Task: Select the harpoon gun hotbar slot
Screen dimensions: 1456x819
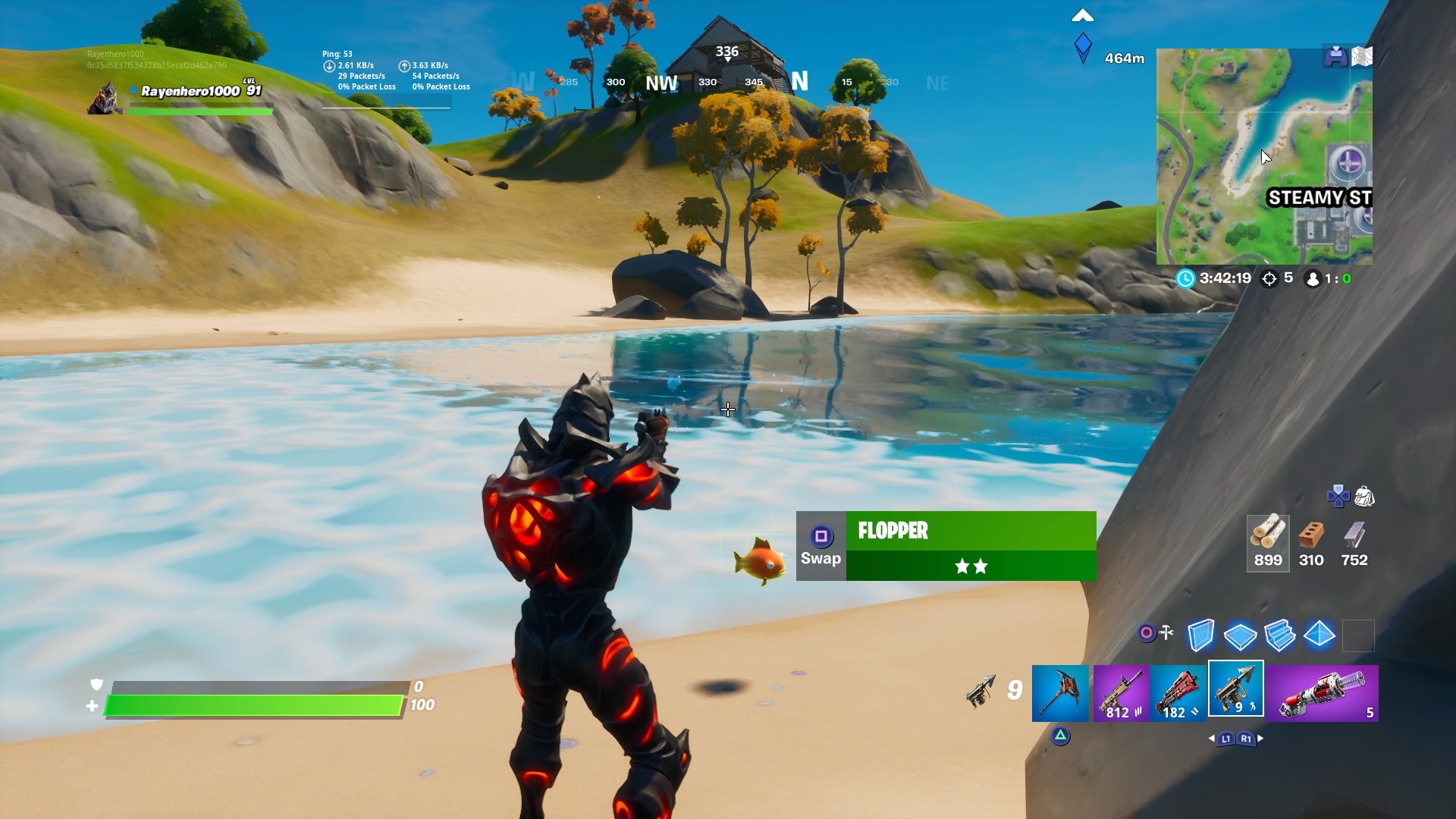Action: tap(1235, 689)
